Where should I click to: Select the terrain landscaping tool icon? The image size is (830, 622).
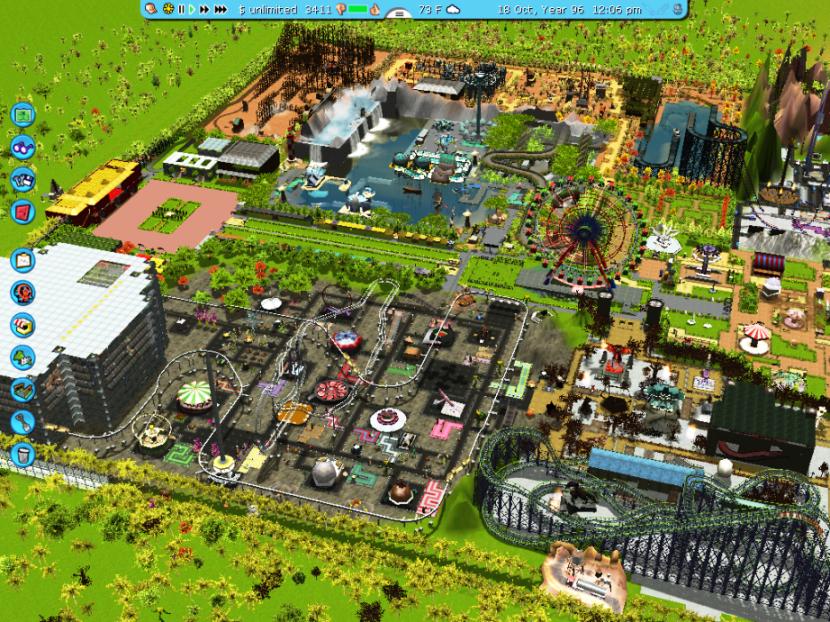(x=22, y=390)
